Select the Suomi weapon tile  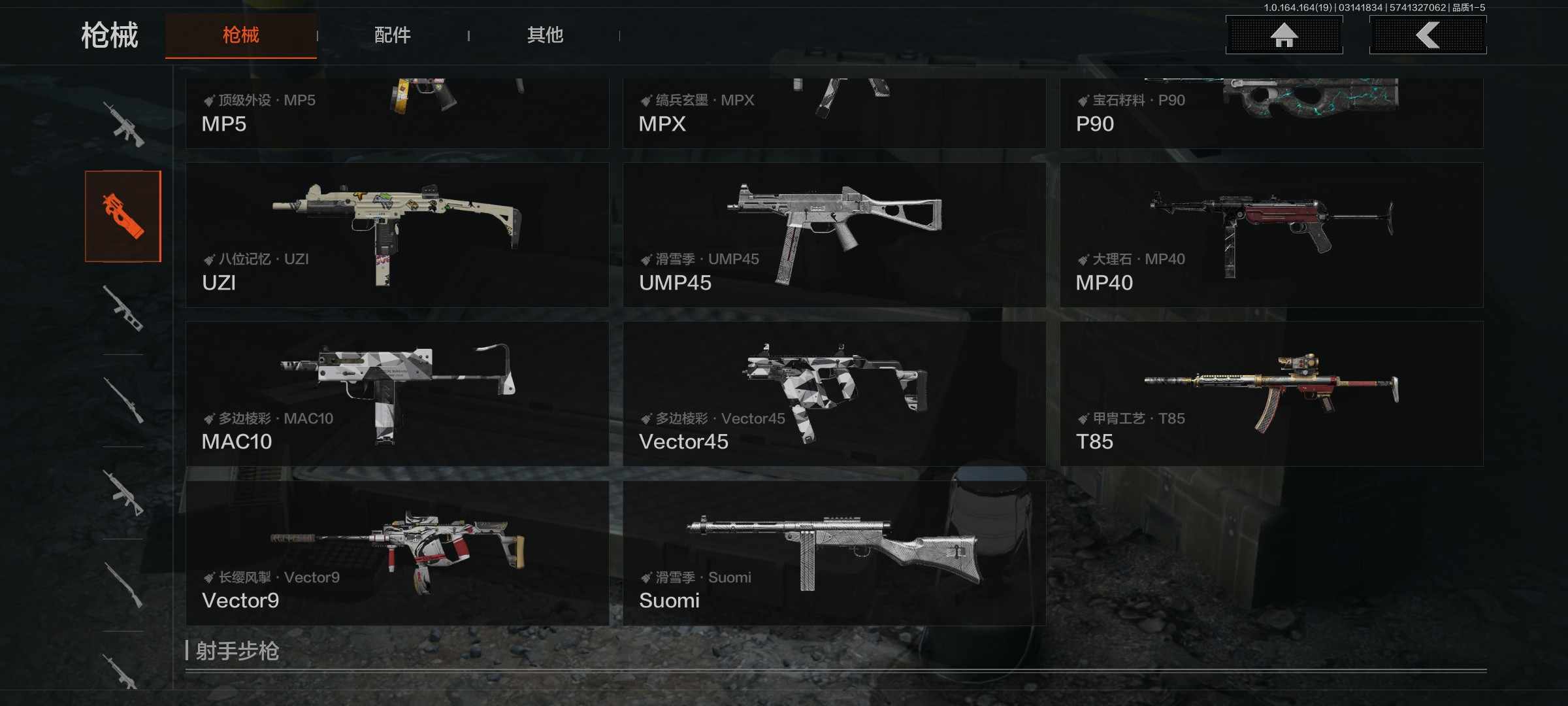click(834, 553)
